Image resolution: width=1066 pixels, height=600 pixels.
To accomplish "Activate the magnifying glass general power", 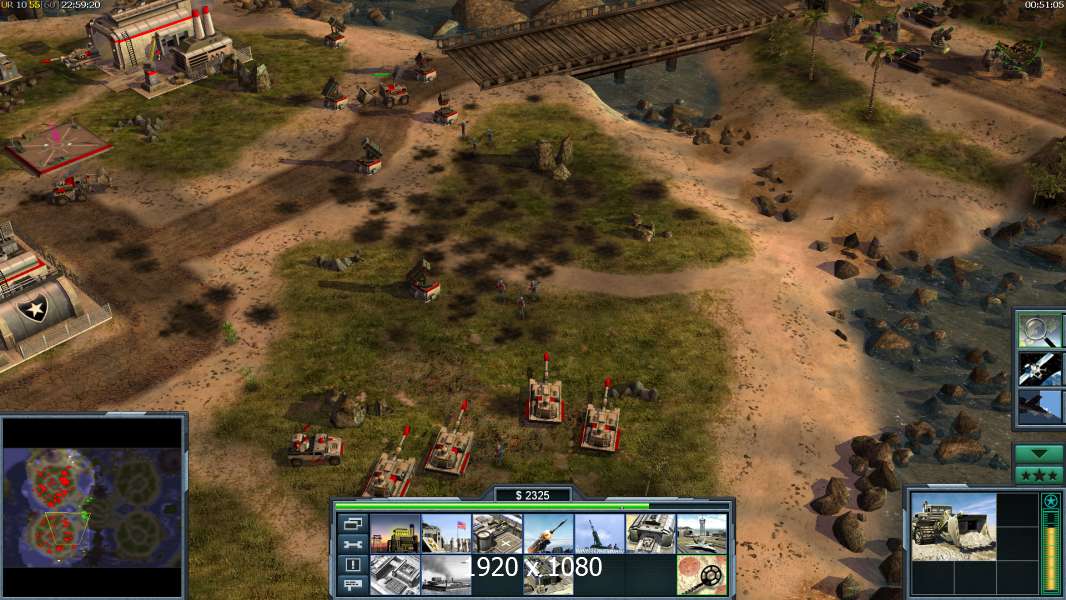I will click(1040, 329).
